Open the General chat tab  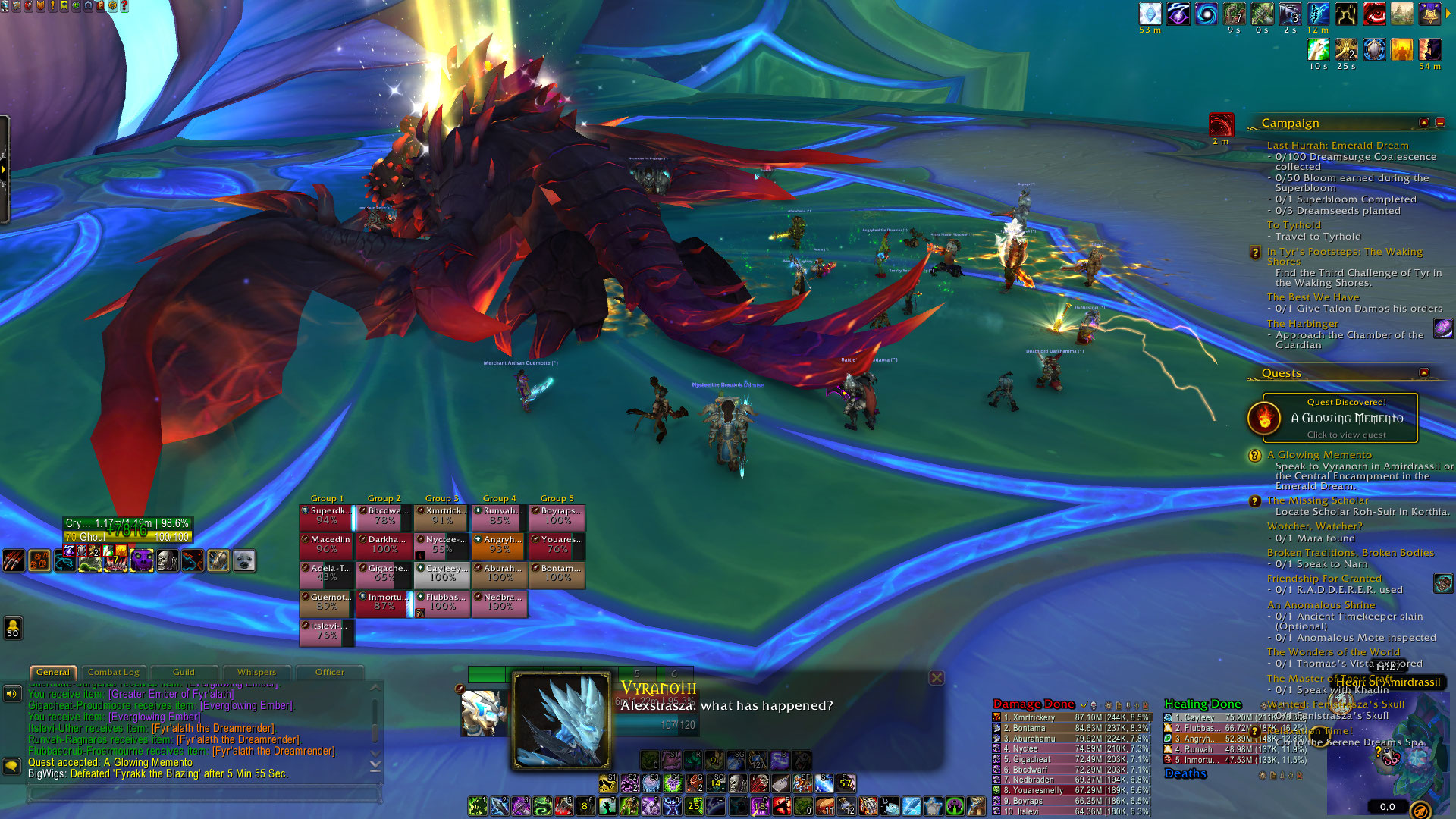(52, 672)
